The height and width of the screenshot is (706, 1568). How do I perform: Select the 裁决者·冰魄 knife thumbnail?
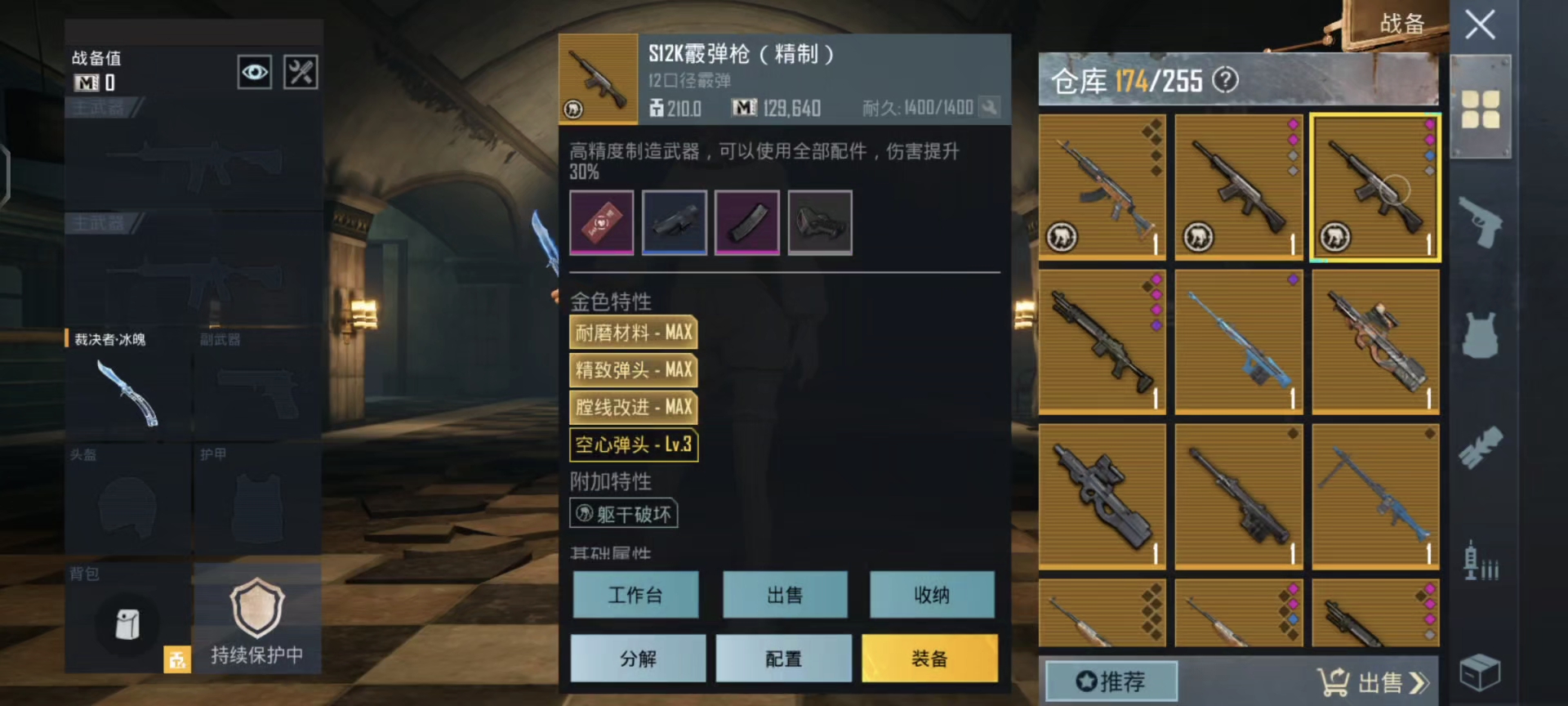(x=127, y=392)
